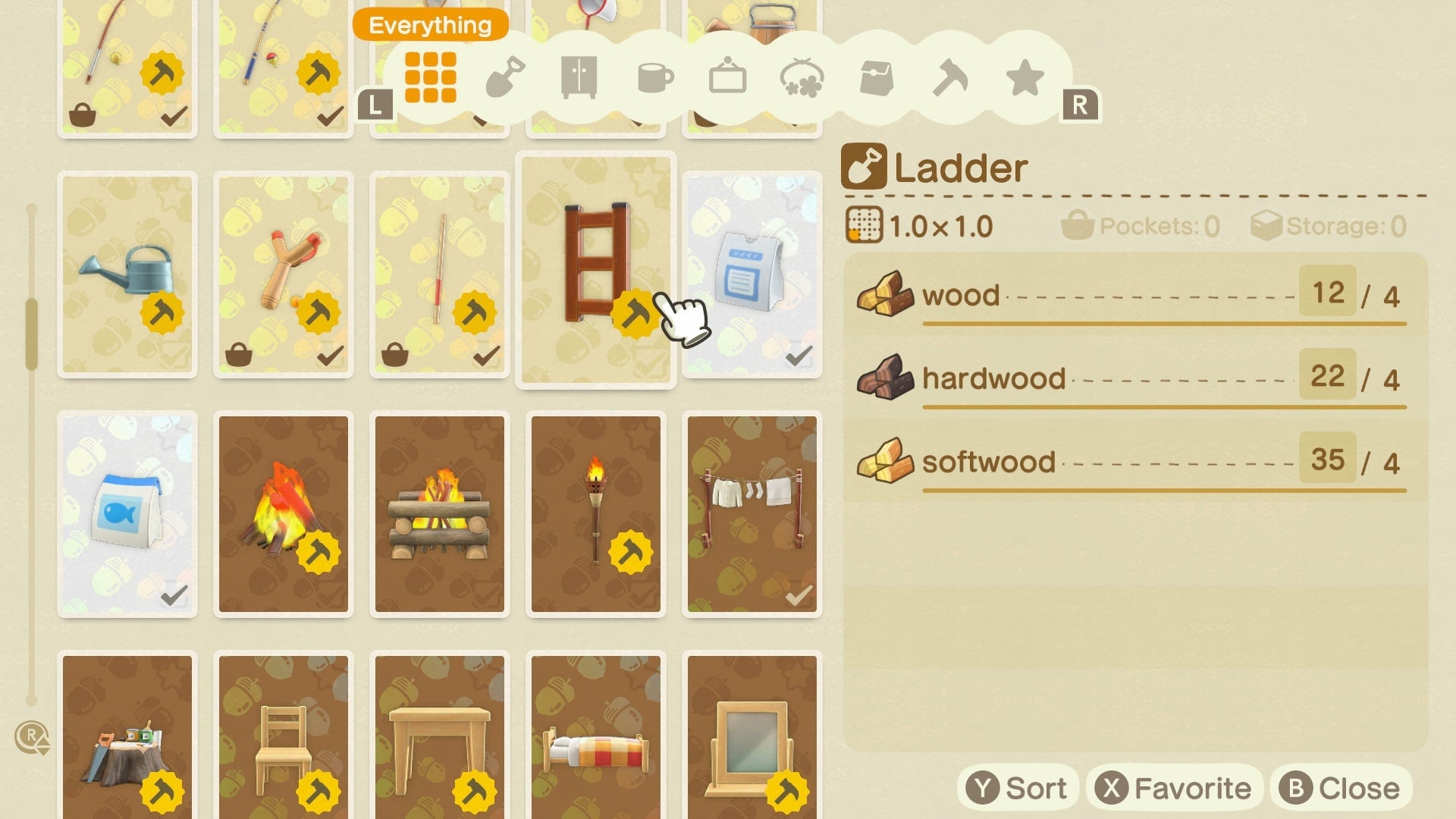Select the shovel tools category icon
Screen dimensions: 1456x819
click(x=506, y=76)
